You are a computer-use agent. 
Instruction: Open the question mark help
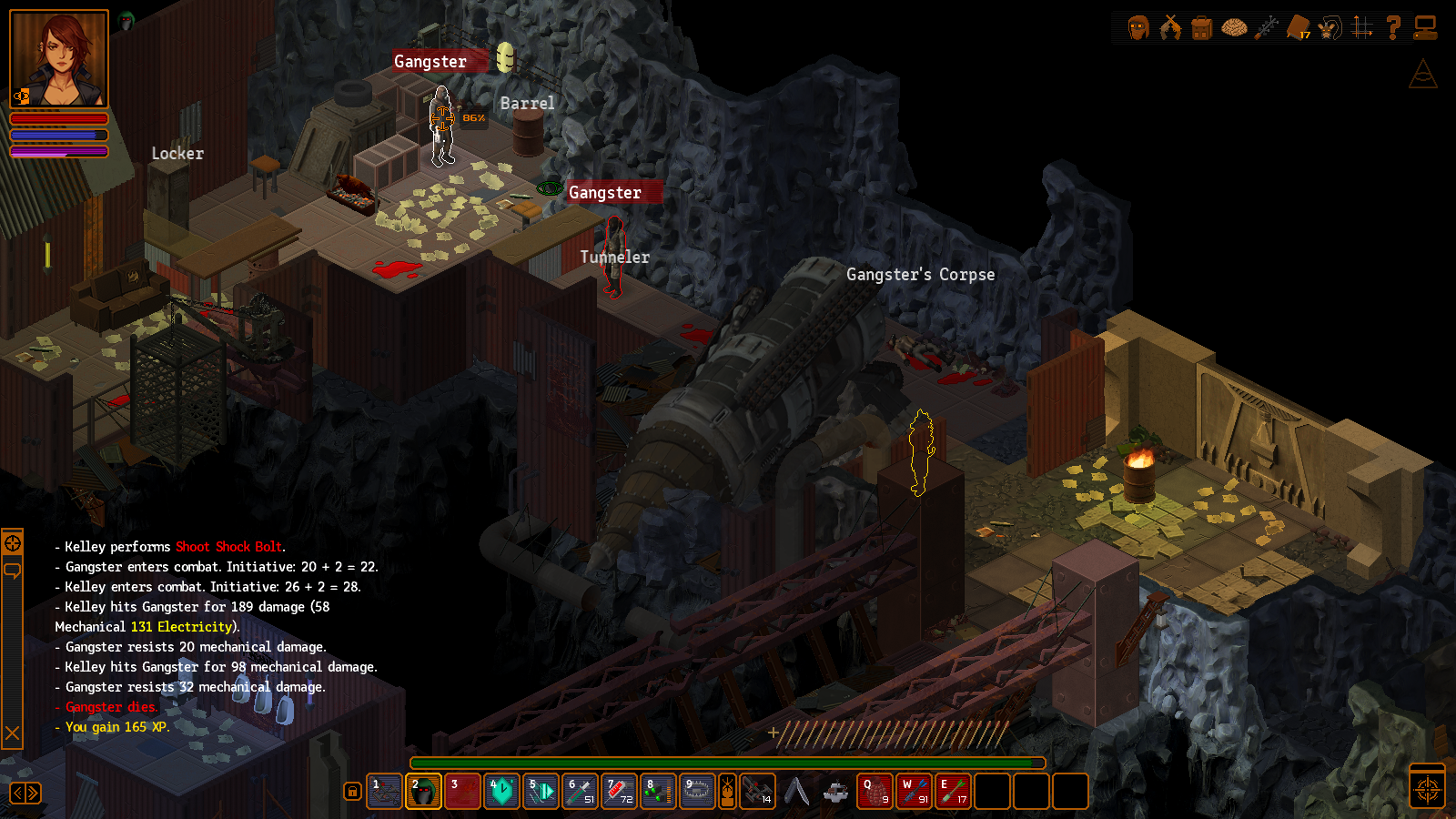[1393, 28]
